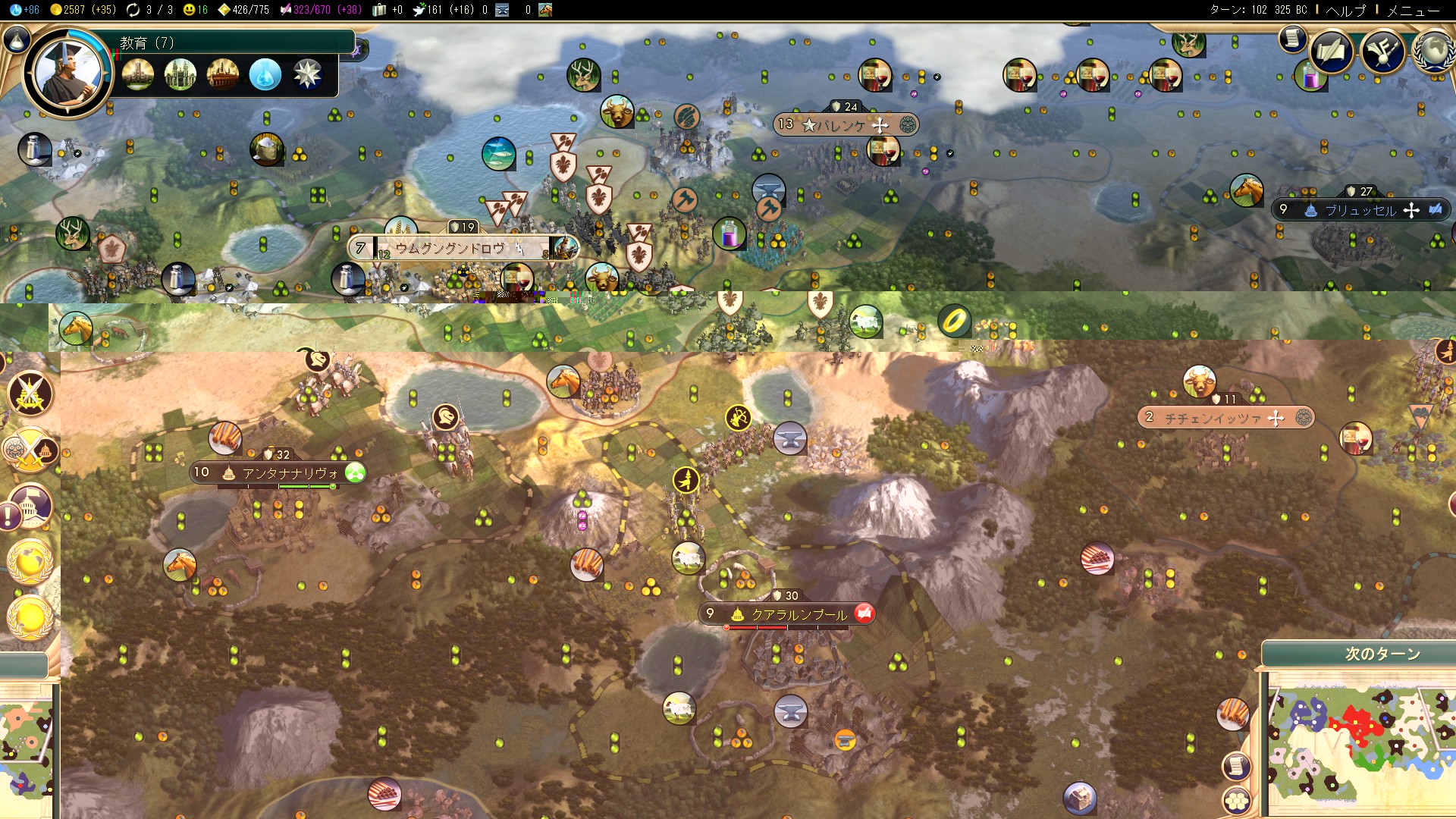This screenshot has width=1456, height=819.
Task: Open the ブリュッセル city-state banner
Action: tap(1360, 210)
